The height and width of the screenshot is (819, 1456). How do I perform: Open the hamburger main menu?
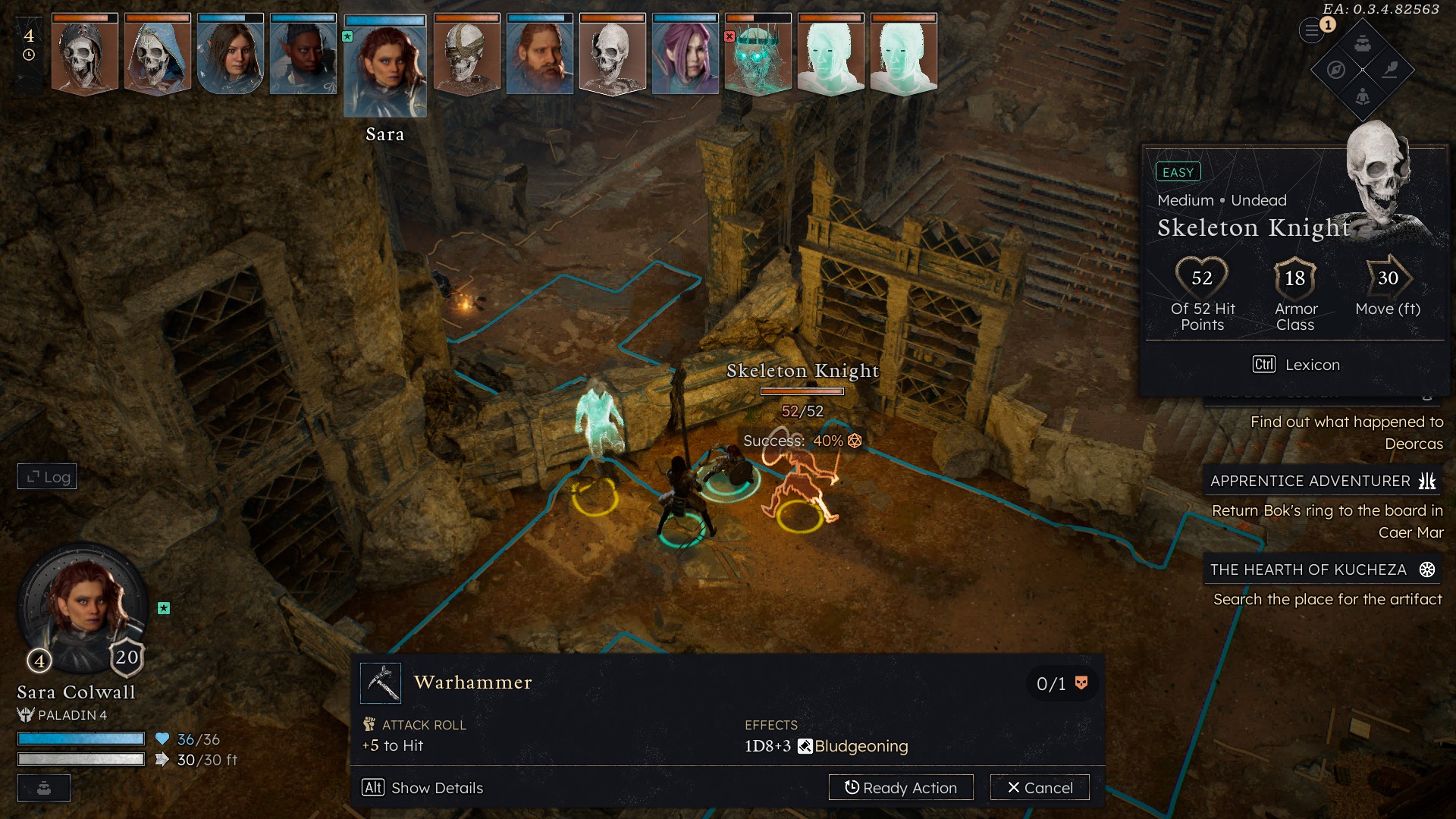pyautogui.click(x=1311, y=31)
